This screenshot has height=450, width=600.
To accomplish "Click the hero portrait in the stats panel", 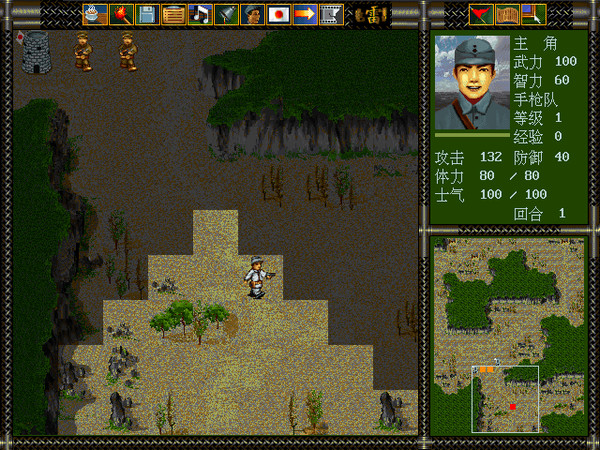I will [x=472, y=83].
